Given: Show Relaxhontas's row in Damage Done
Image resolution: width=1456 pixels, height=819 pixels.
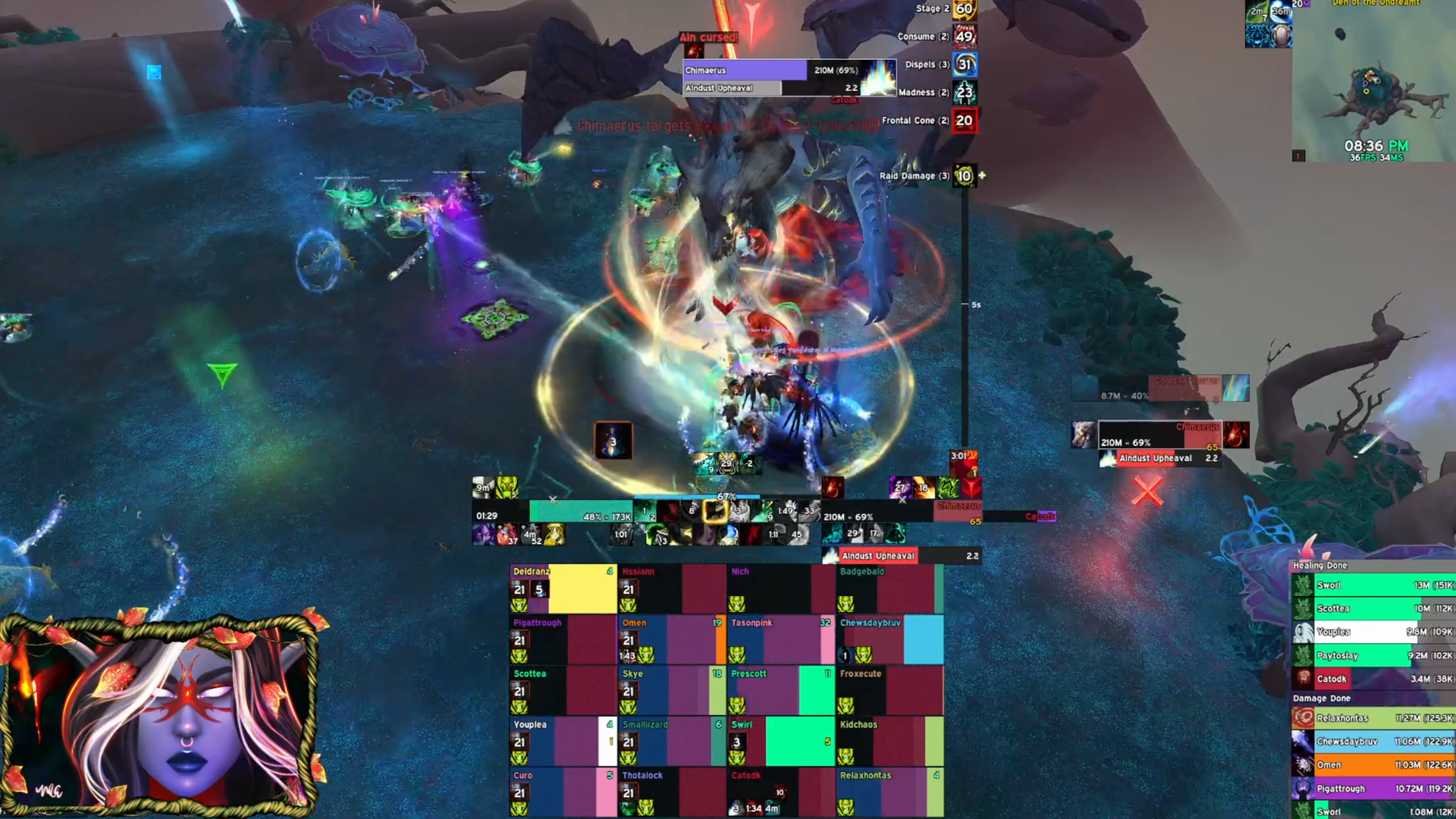Looking at the screenshot, I should pos(1373,718).
